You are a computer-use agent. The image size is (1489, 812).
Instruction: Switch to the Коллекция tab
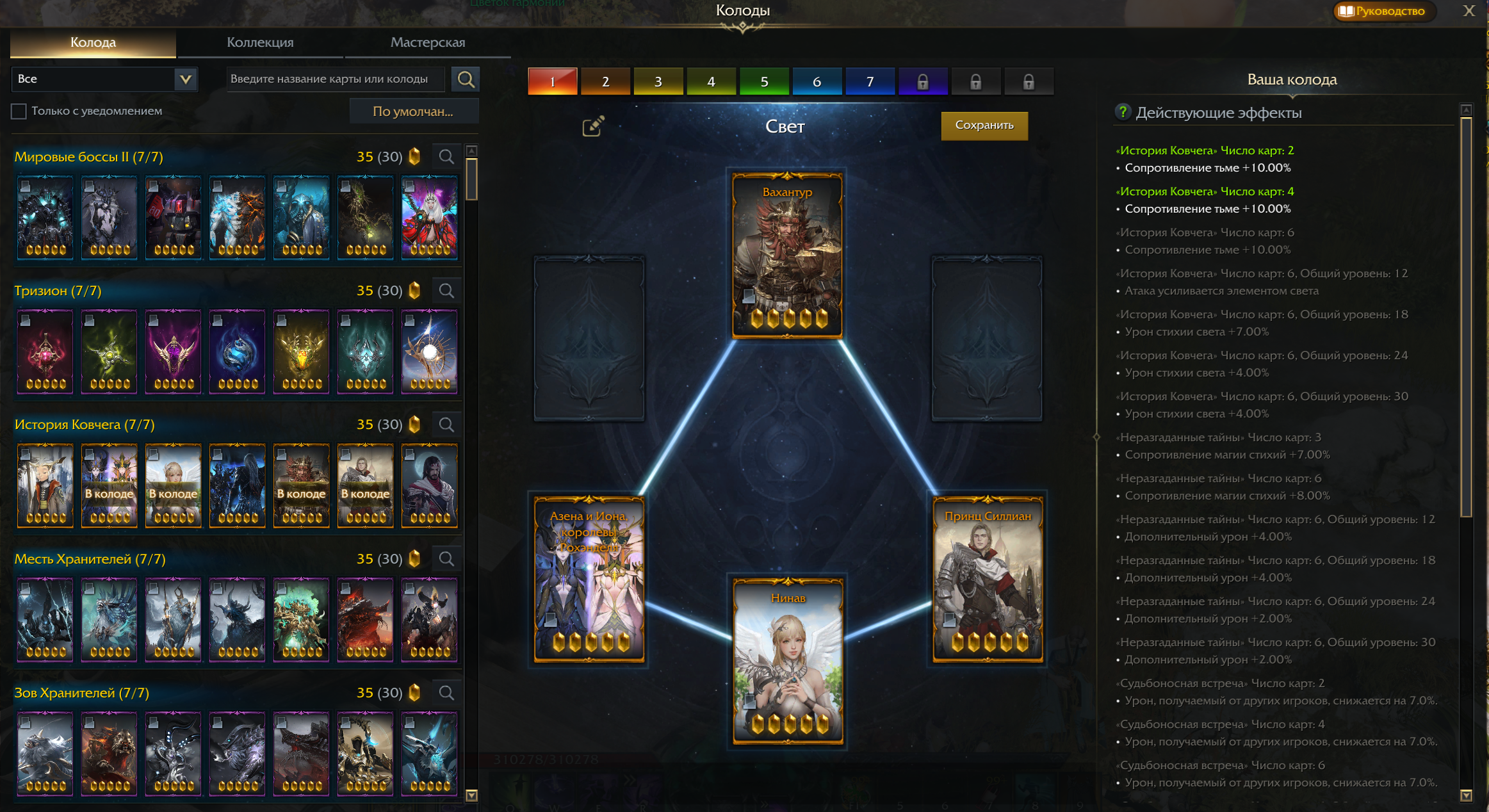[x=259, y=42]
